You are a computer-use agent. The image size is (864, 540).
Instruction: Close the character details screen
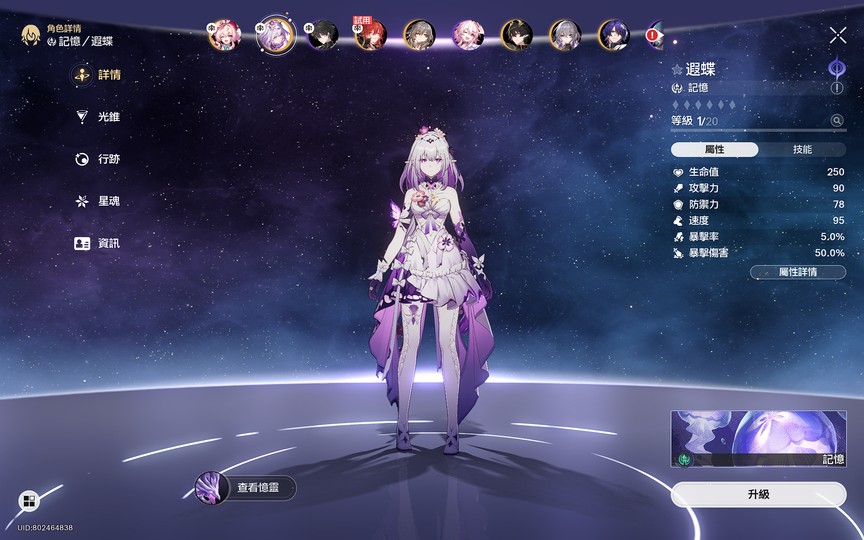837,35
